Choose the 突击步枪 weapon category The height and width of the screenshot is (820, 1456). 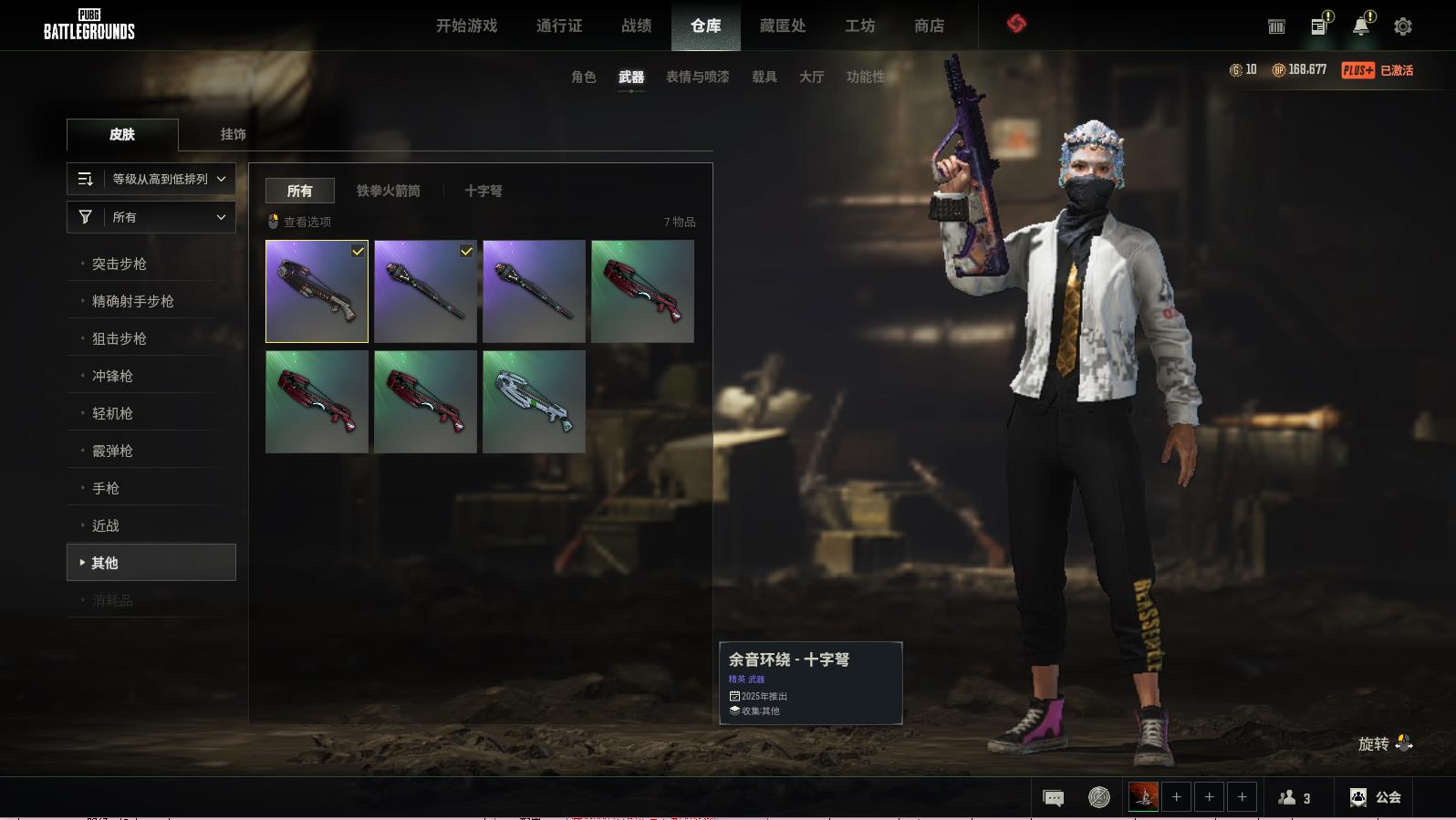point(120,264)
